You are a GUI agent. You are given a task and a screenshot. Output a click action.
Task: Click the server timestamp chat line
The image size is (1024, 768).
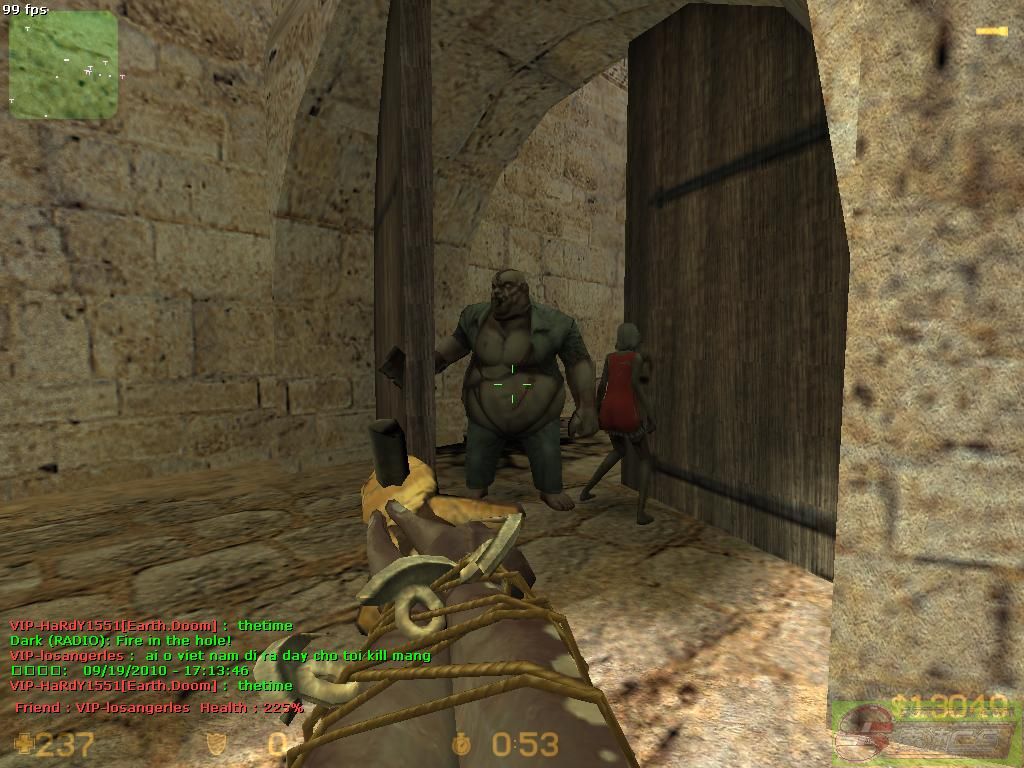pyautogui.click(x=130, y=671)
